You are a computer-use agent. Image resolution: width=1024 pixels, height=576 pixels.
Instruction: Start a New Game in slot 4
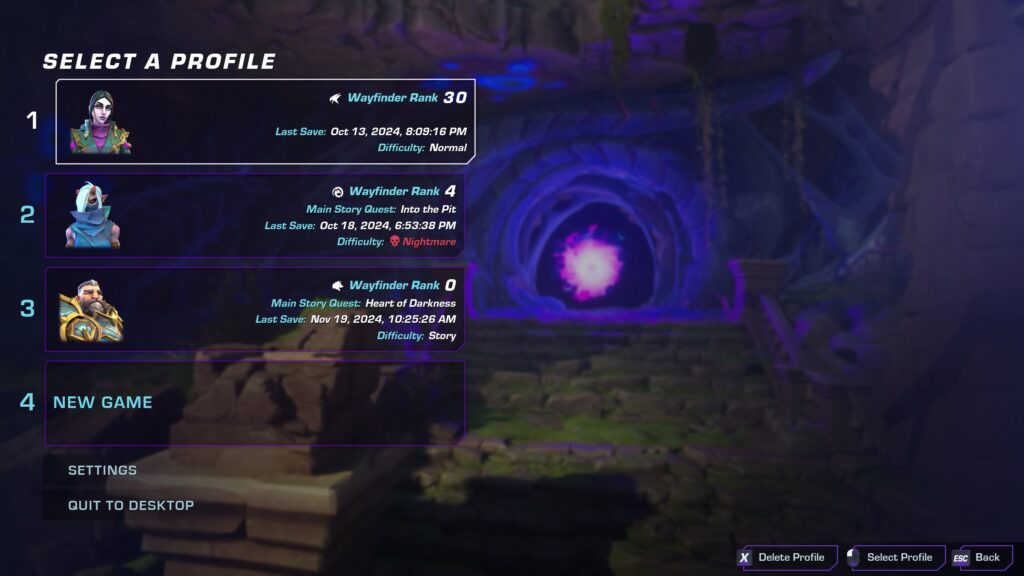[255, 402]
